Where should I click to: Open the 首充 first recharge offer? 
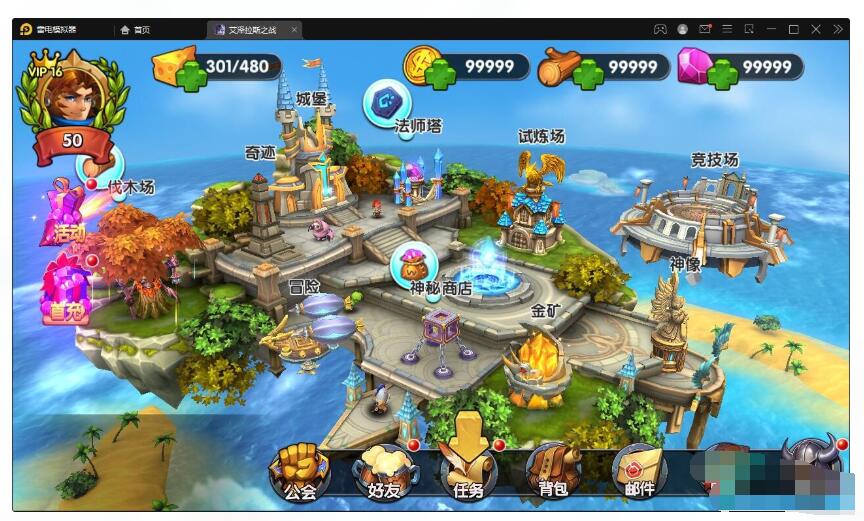pyautogui.click(x=66, y=289)
